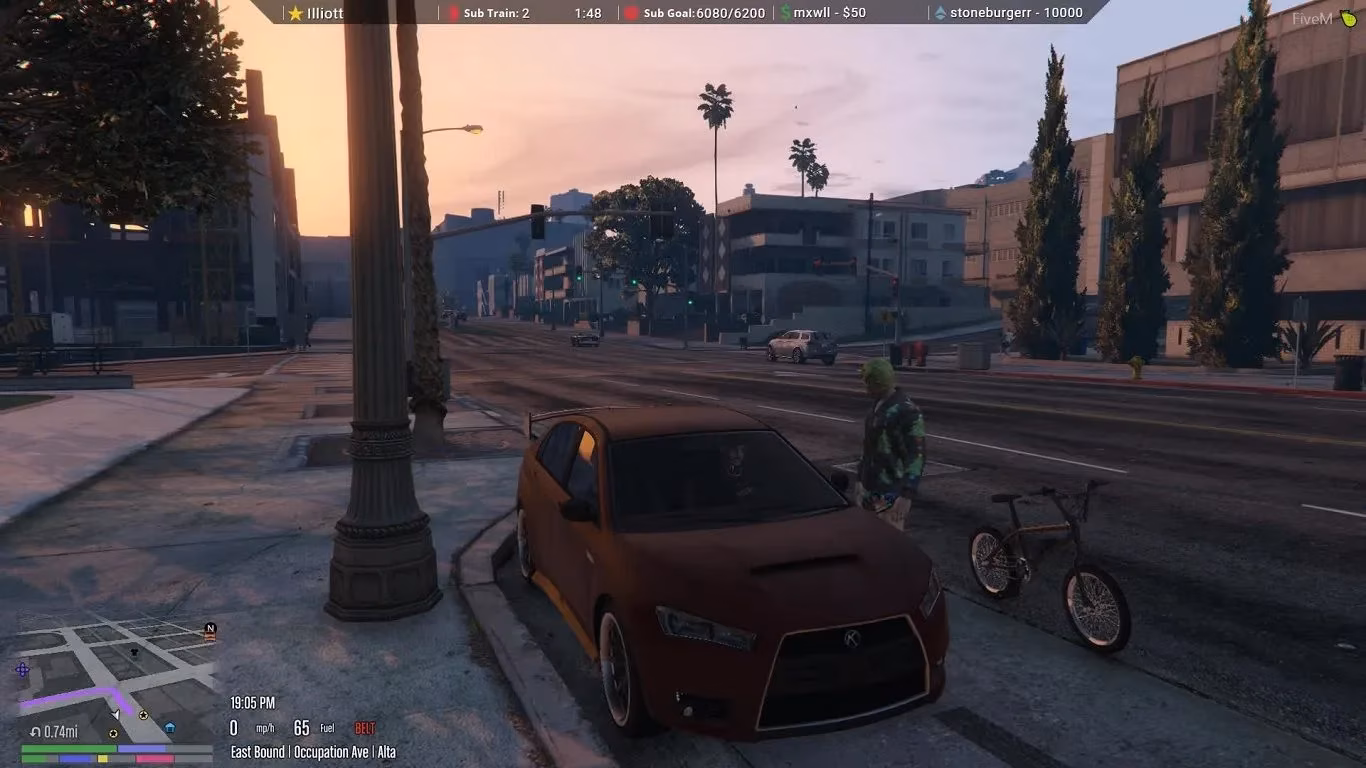Click the U-turn arrow next to 0.74mi
The height and width of the screenshot is (768, 1366).
coord(35,731)
